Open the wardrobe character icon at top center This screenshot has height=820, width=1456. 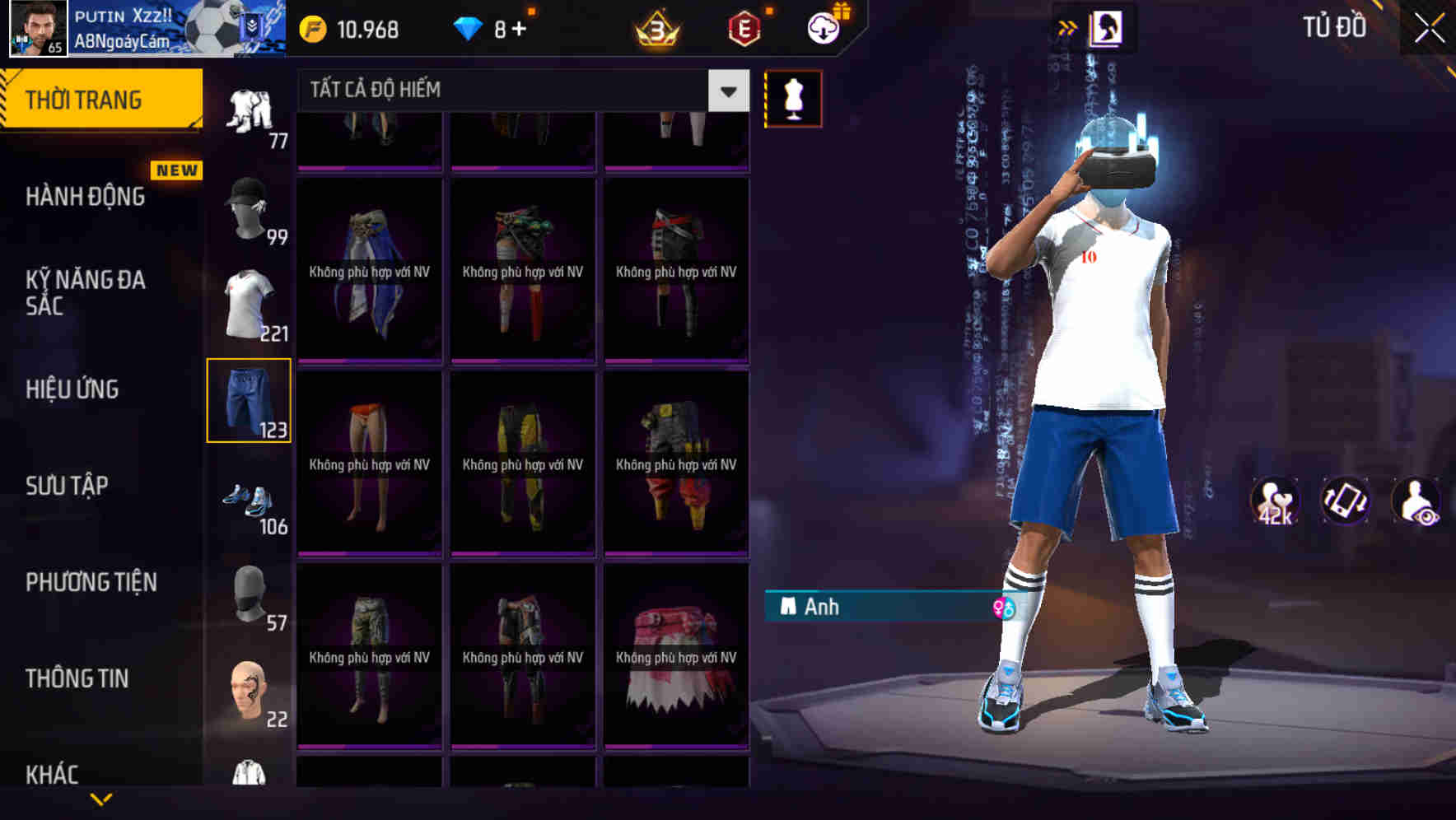click(x=1108, y=27)
